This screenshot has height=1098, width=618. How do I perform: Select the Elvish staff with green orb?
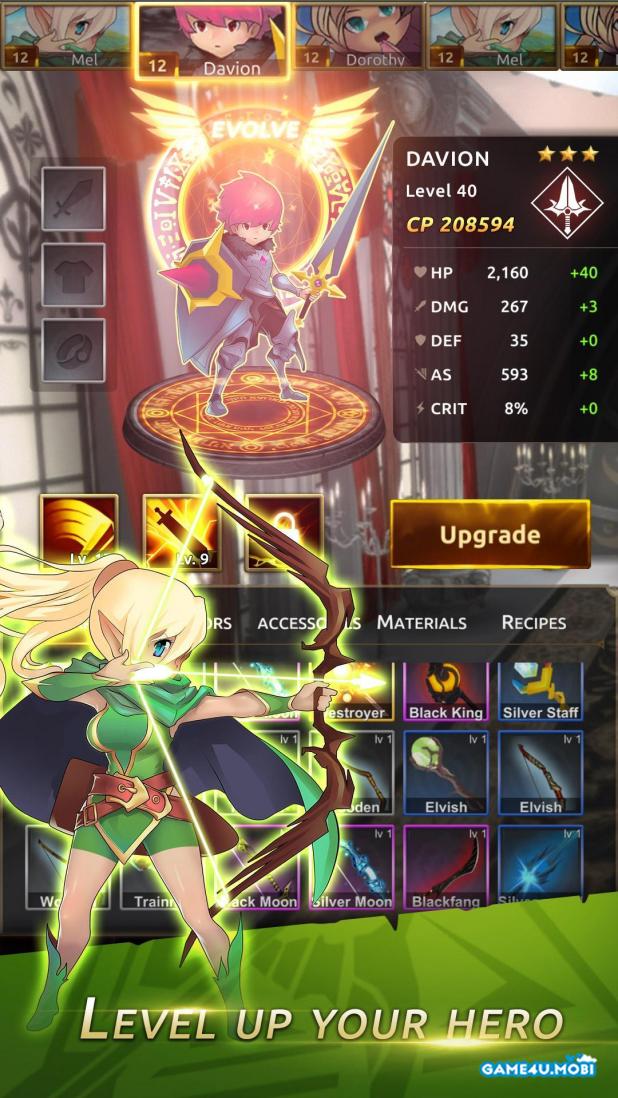(x=445, y=773)
